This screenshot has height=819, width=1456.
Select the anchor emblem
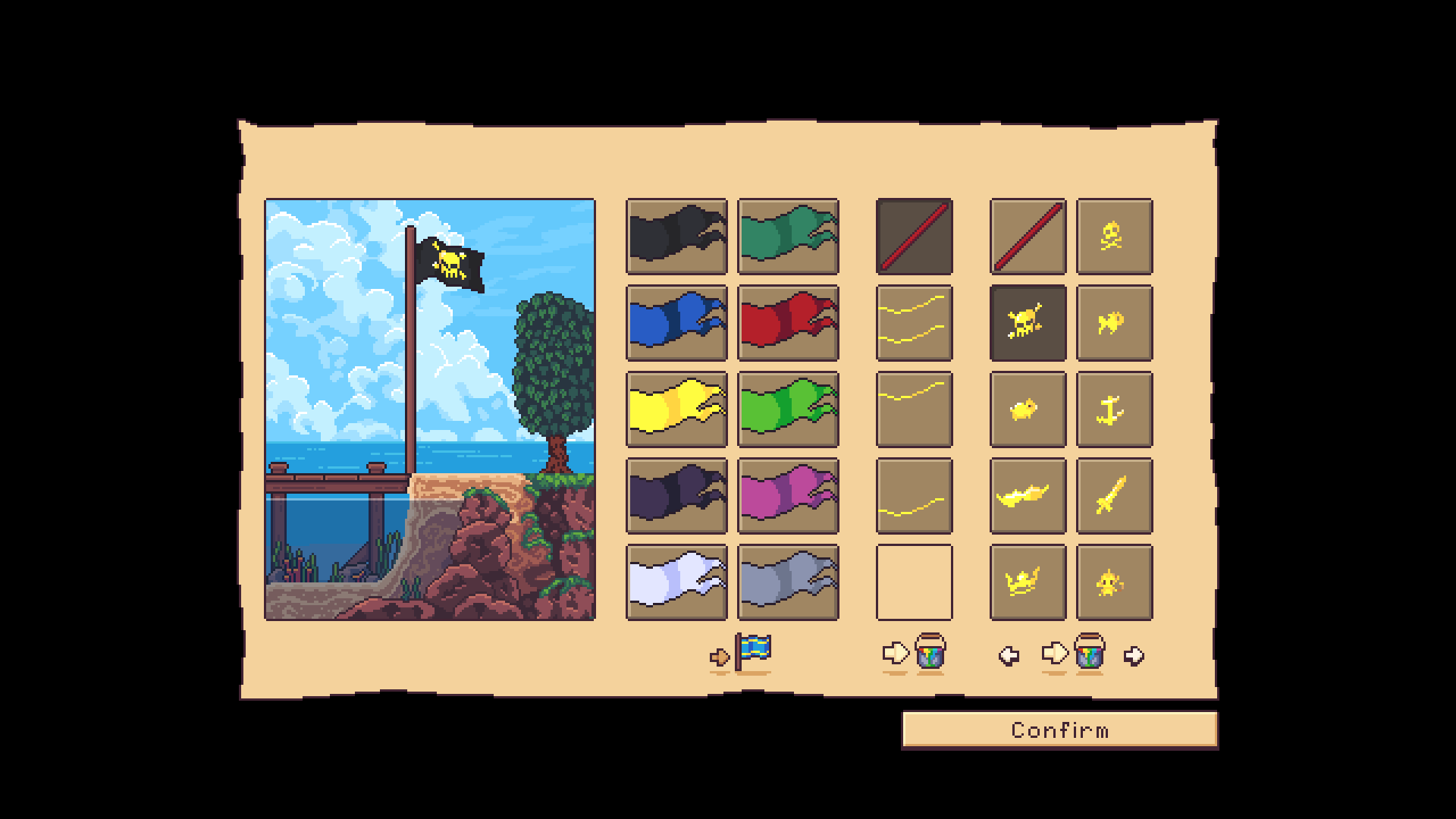(1115, 409)
